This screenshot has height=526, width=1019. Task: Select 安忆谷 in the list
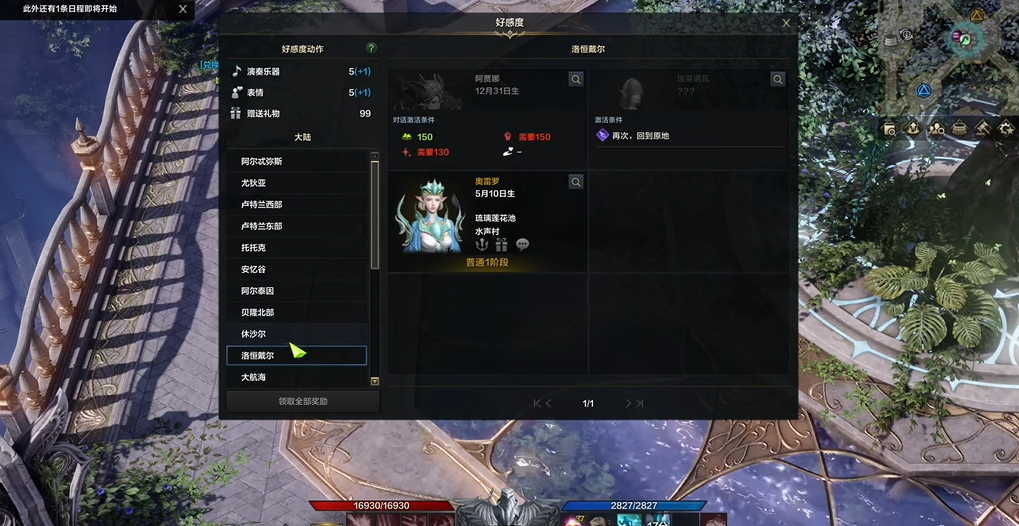click(x=297, y=269)
